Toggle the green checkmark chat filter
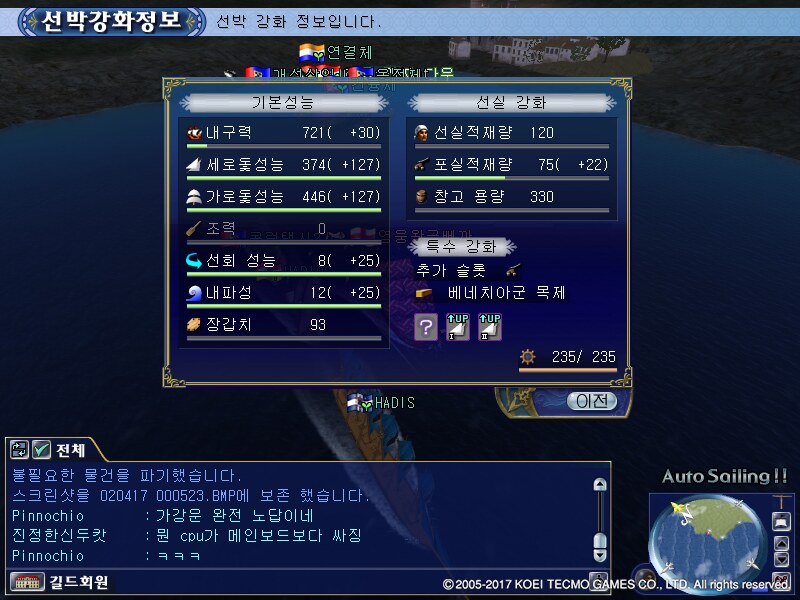Viewport: 800px width, 600px height. click(x=42, y=450)
